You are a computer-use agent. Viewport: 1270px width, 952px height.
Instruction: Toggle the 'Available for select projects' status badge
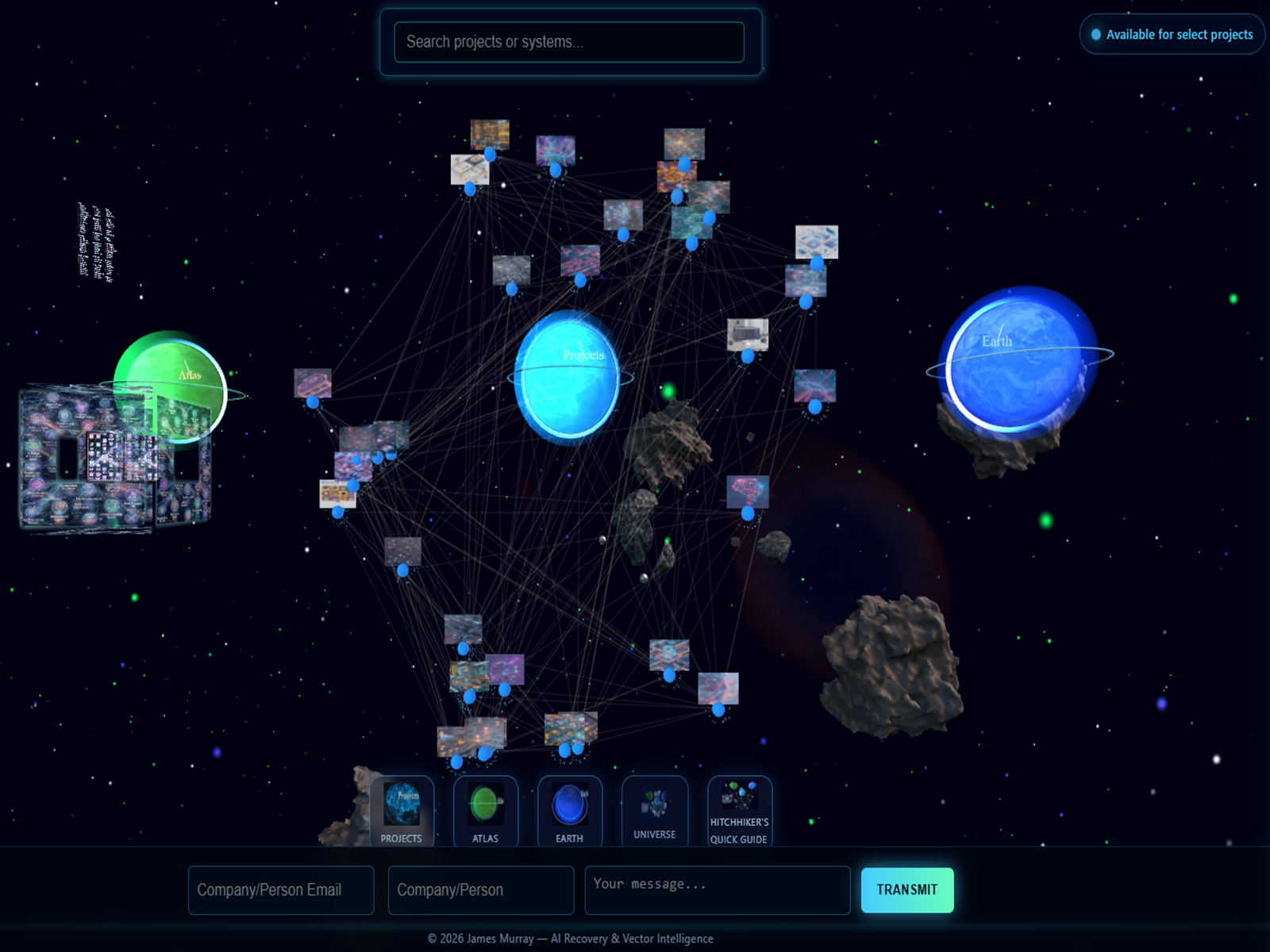point(1171,33)
